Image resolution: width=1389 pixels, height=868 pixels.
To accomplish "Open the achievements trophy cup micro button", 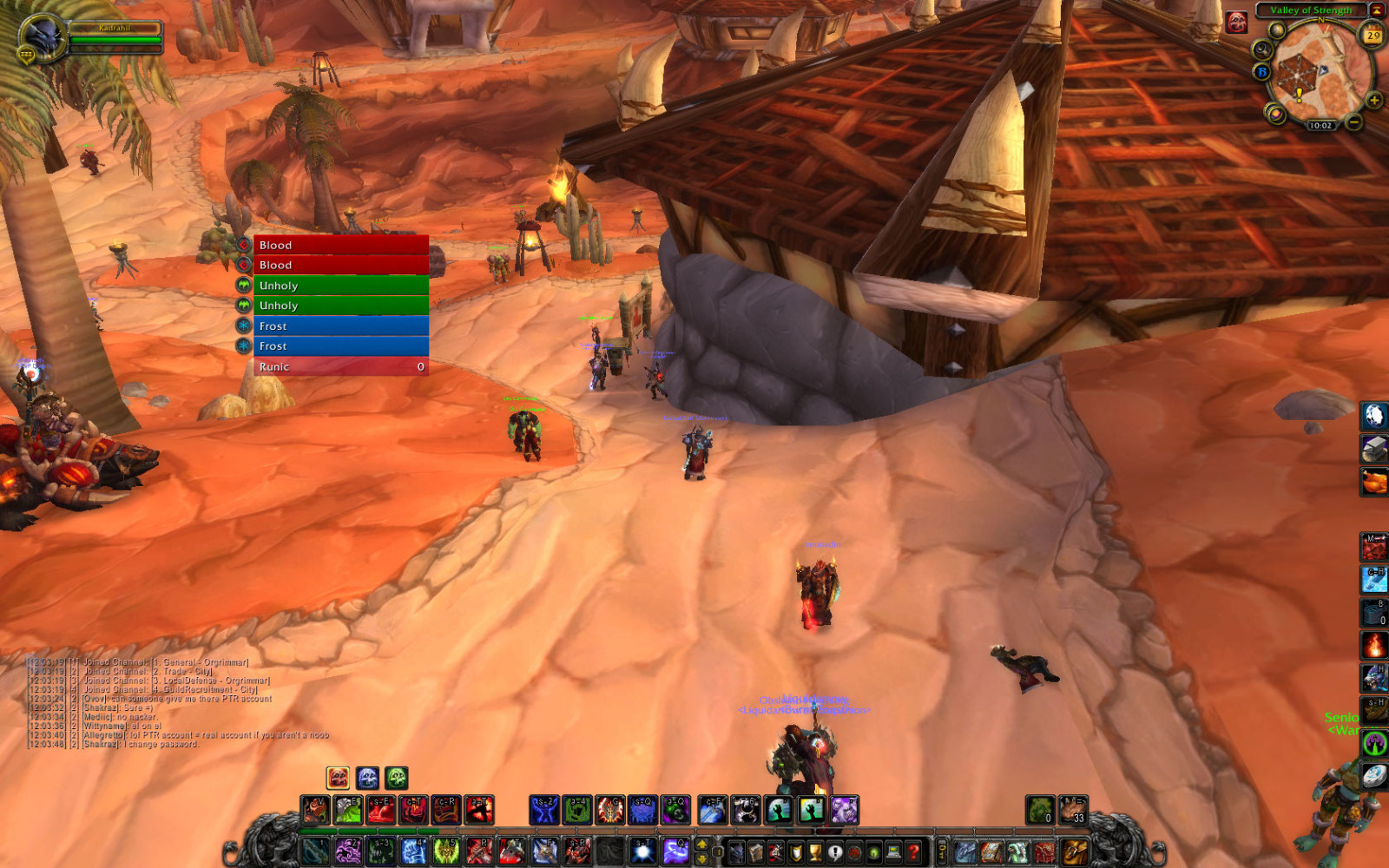I will pyautogui.click(x=815, y=852).
